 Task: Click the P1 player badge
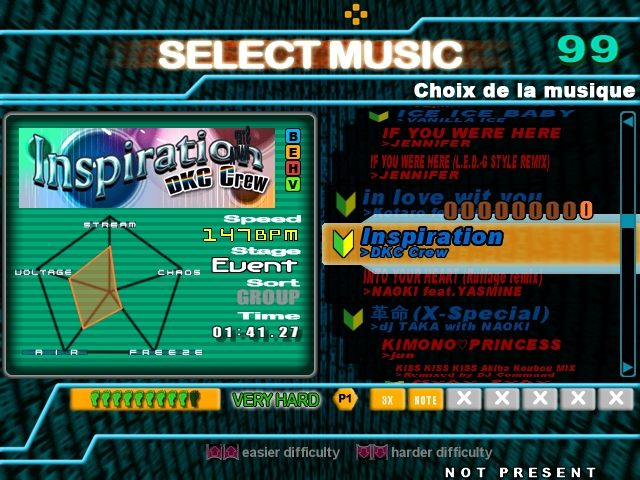pyautogui.click(x=345, y=399)
